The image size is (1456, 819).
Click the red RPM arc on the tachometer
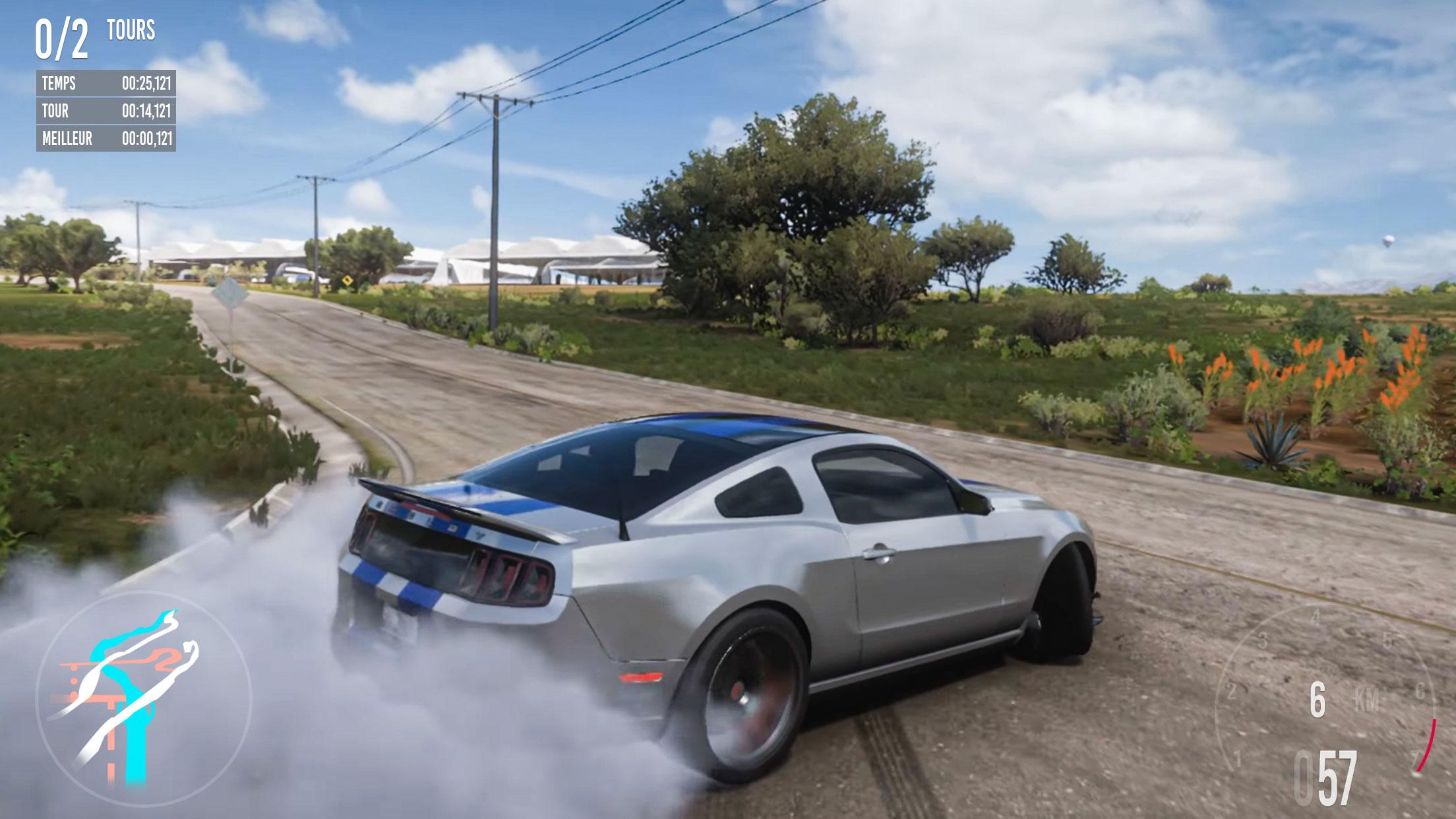point(1427,745)
